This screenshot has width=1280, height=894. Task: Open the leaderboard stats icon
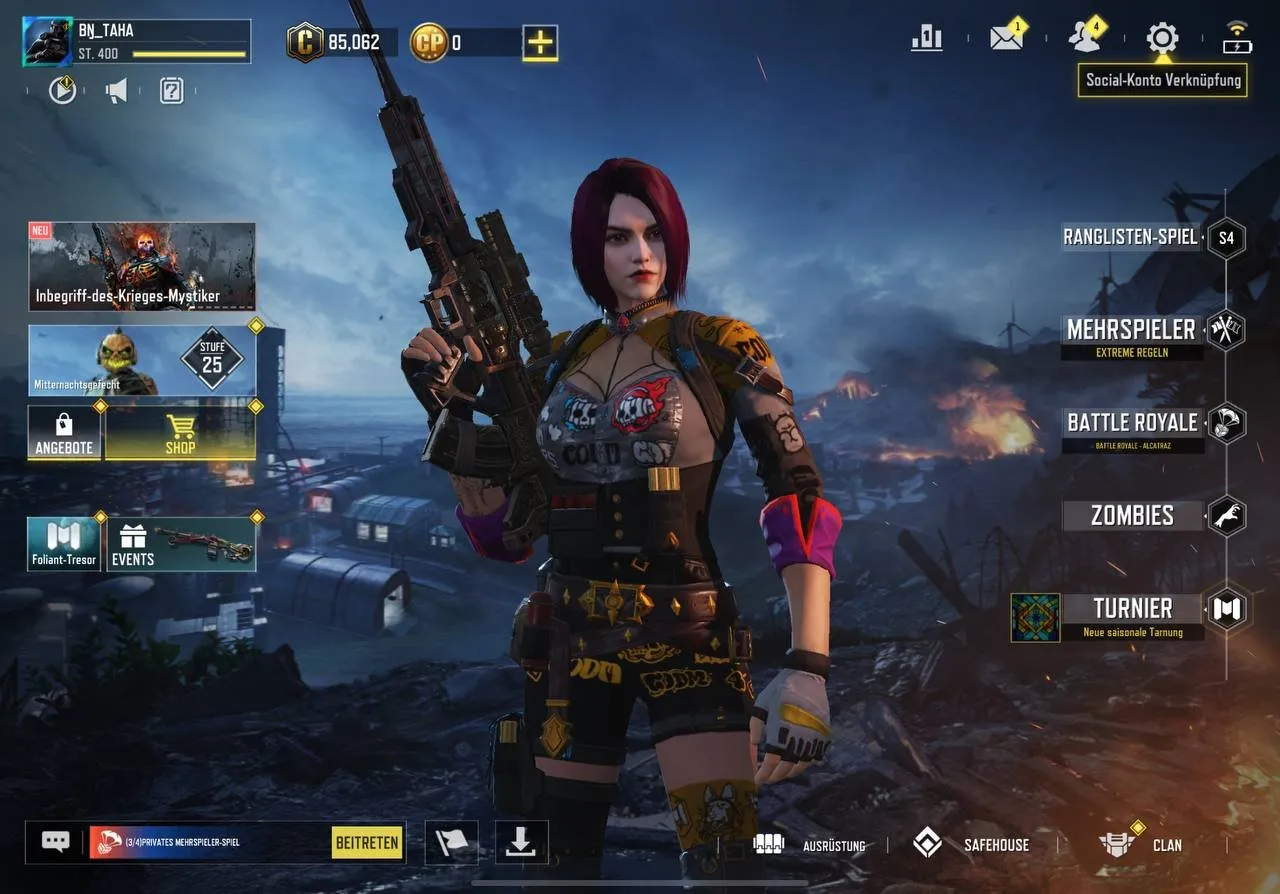925,38
